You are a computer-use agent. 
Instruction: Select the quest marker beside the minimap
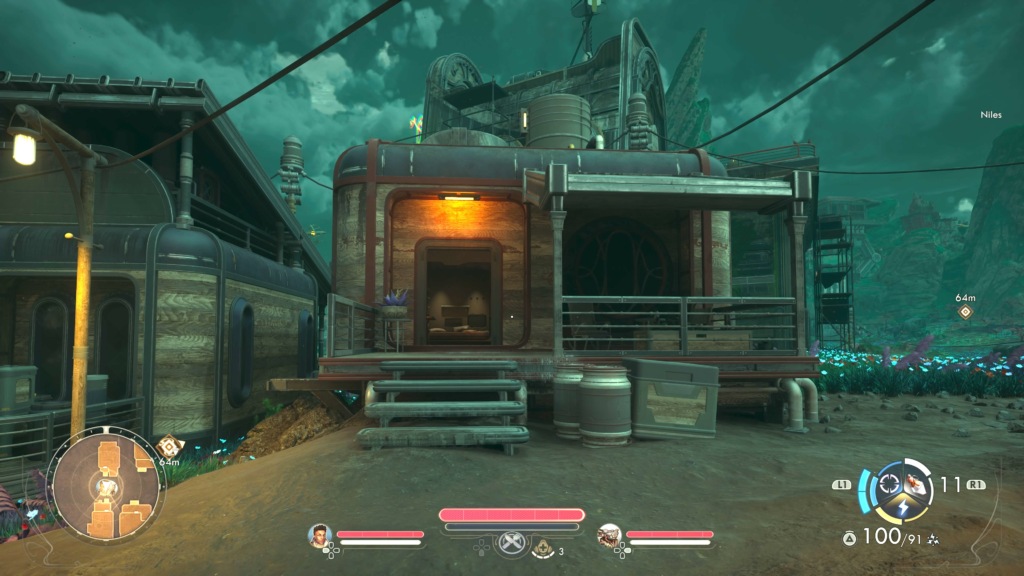(166, 447)
